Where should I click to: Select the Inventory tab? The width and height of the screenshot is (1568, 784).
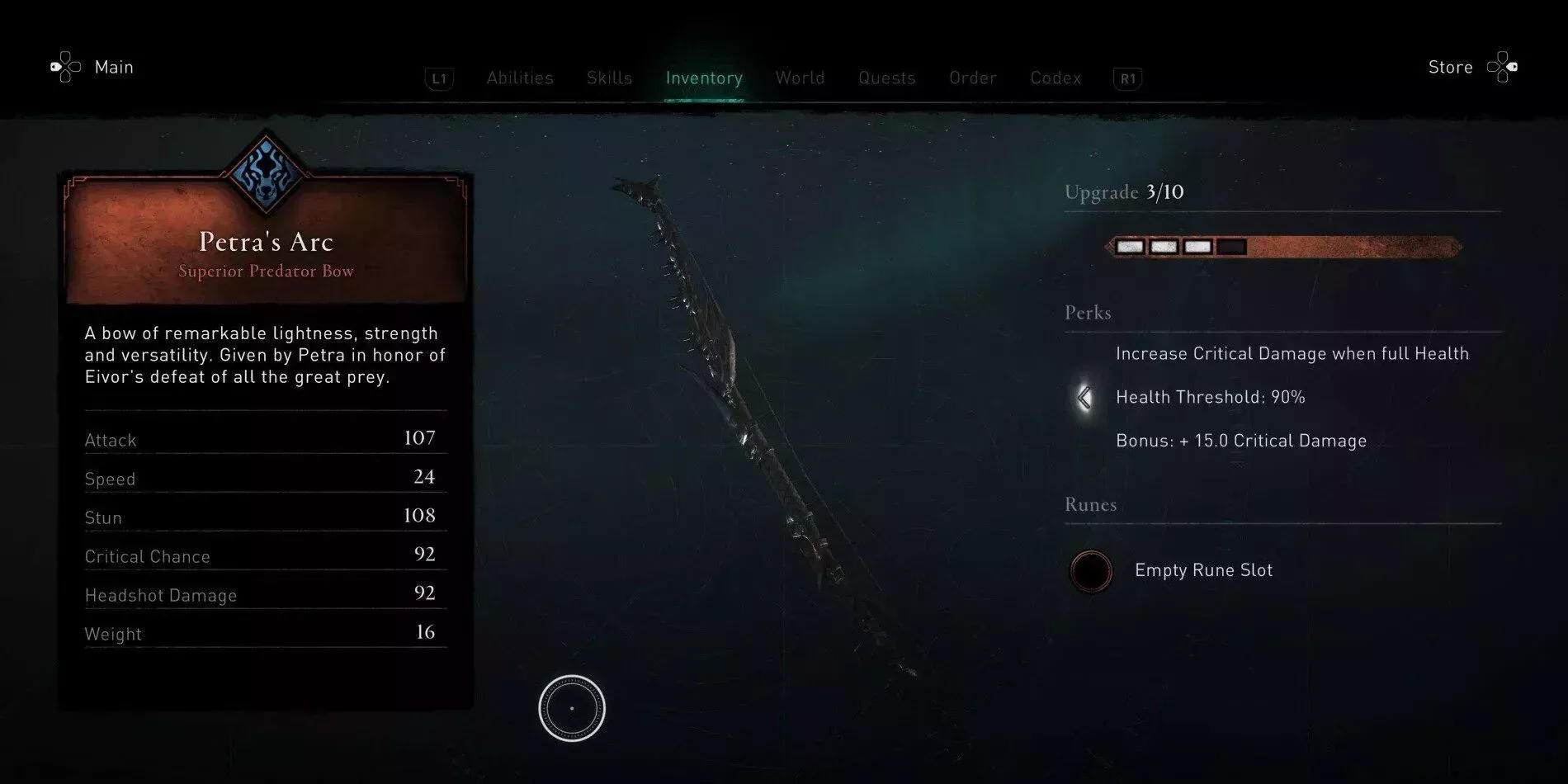(704, 78)
